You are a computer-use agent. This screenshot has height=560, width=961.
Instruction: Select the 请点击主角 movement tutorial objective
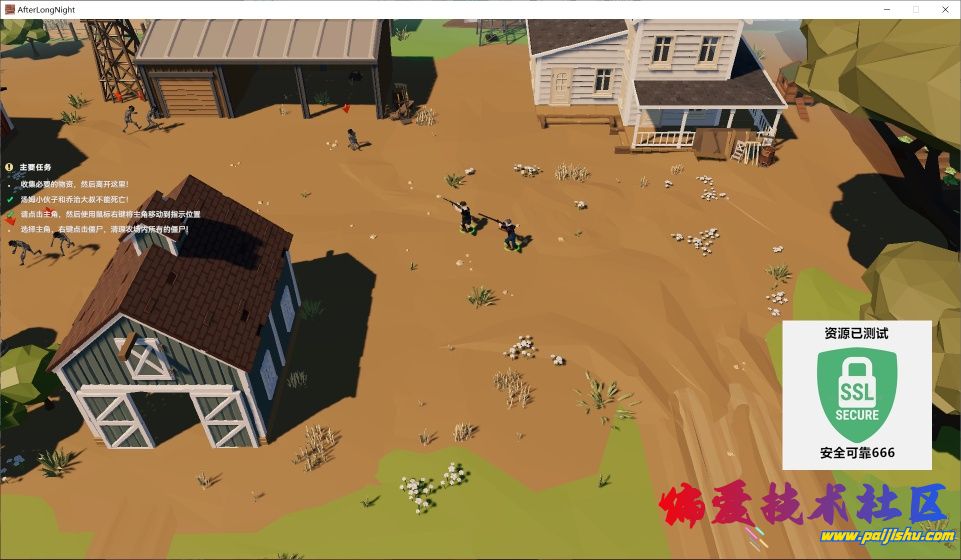pyautogui.click(x=110, y=214)
